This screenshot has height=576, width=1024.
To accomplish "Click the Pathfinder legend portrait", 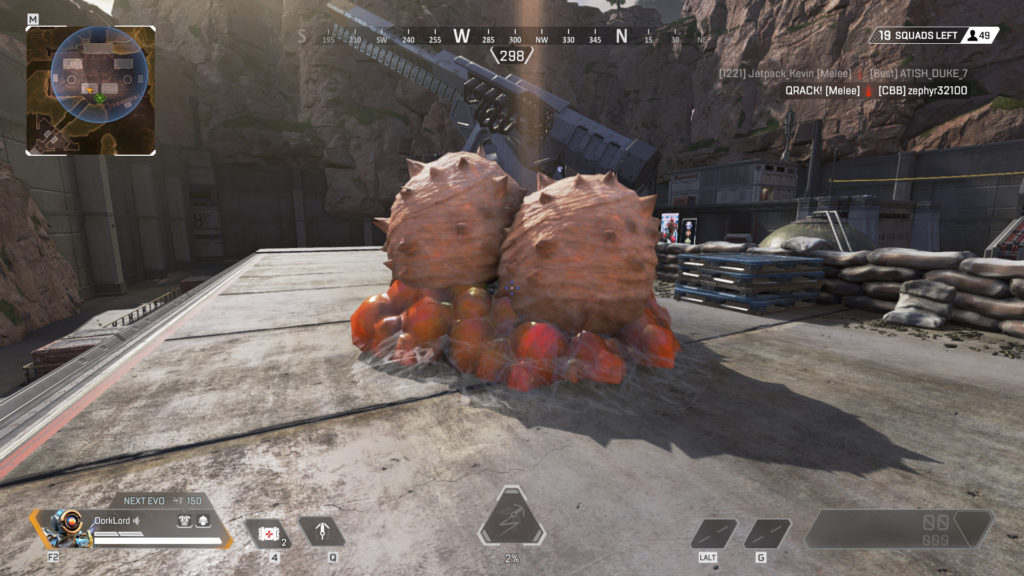I will pos(66,528).
